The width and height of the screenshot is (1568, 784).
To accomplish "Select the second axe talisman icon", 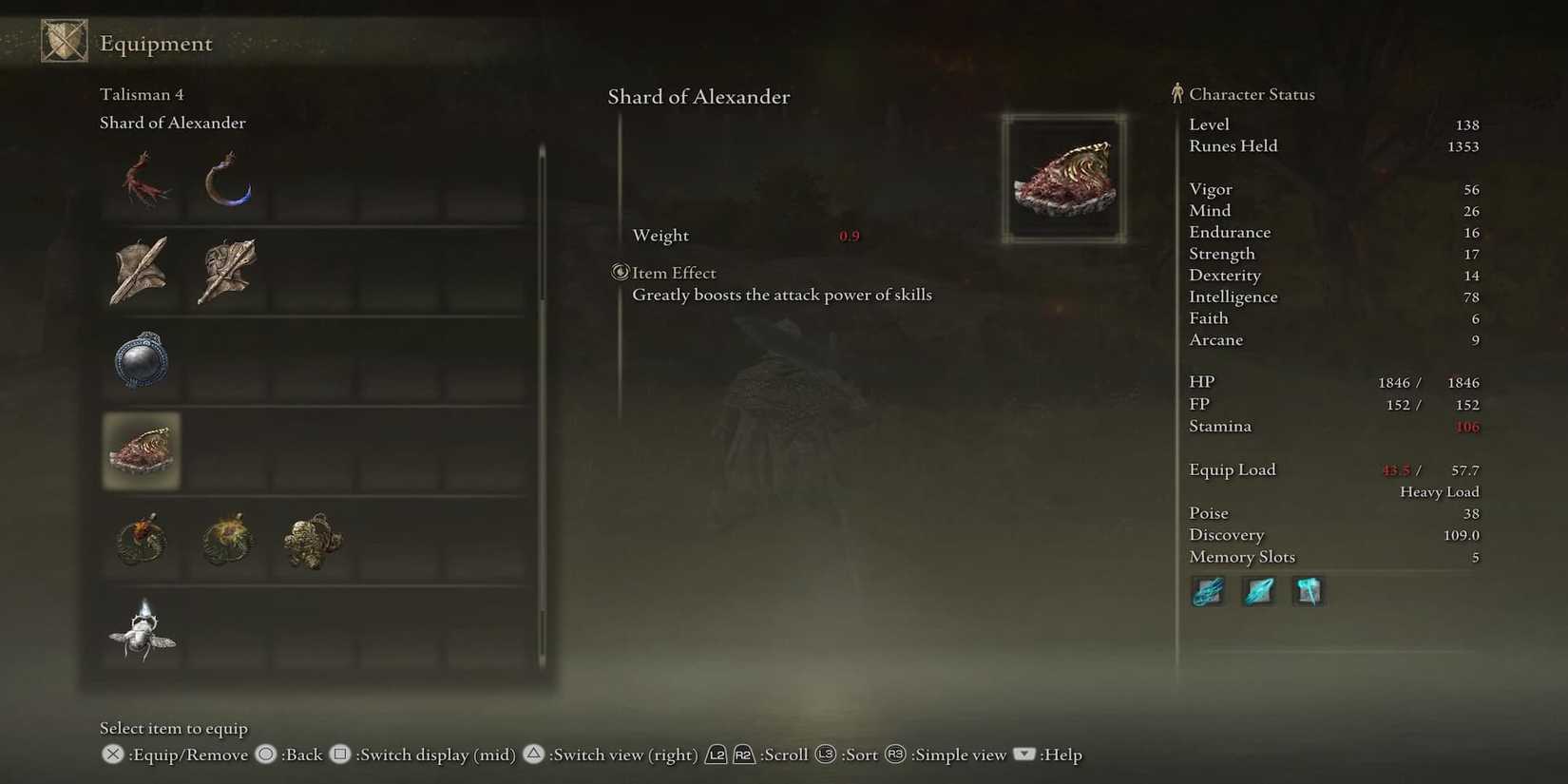I will point(226,271).
